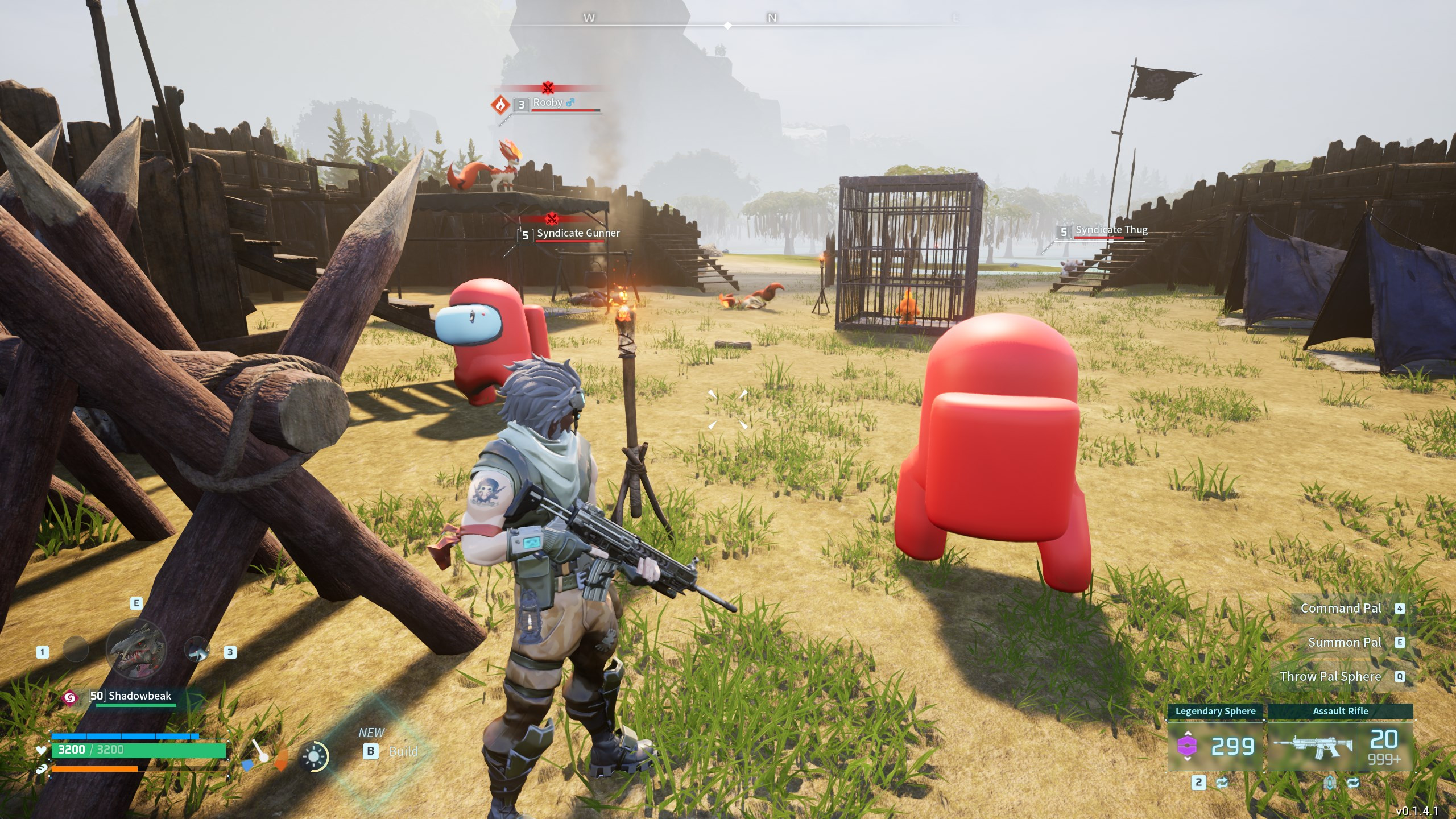Expand hotbar slot 1 in the lower left

point(42,652)
